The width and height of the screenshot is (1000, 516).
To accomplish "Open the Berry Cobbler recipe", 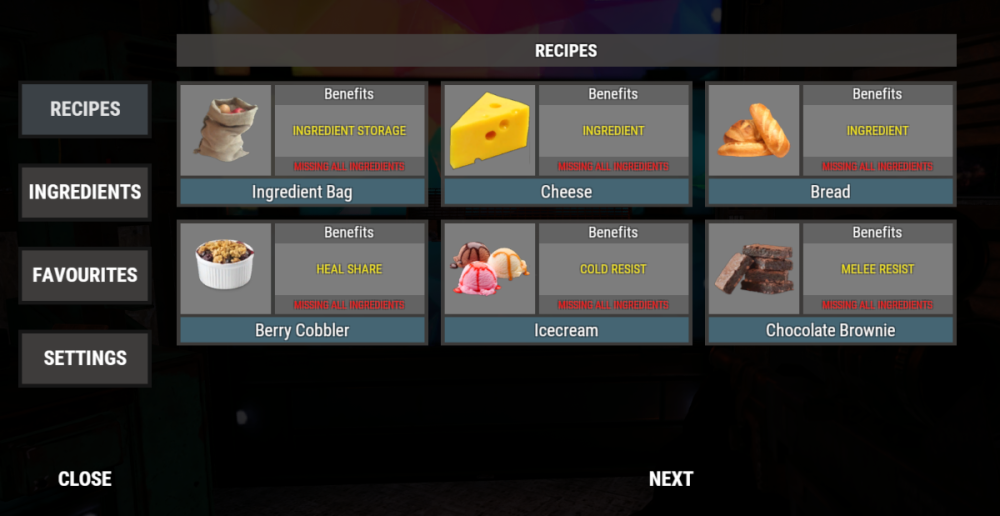I will 302,330.
